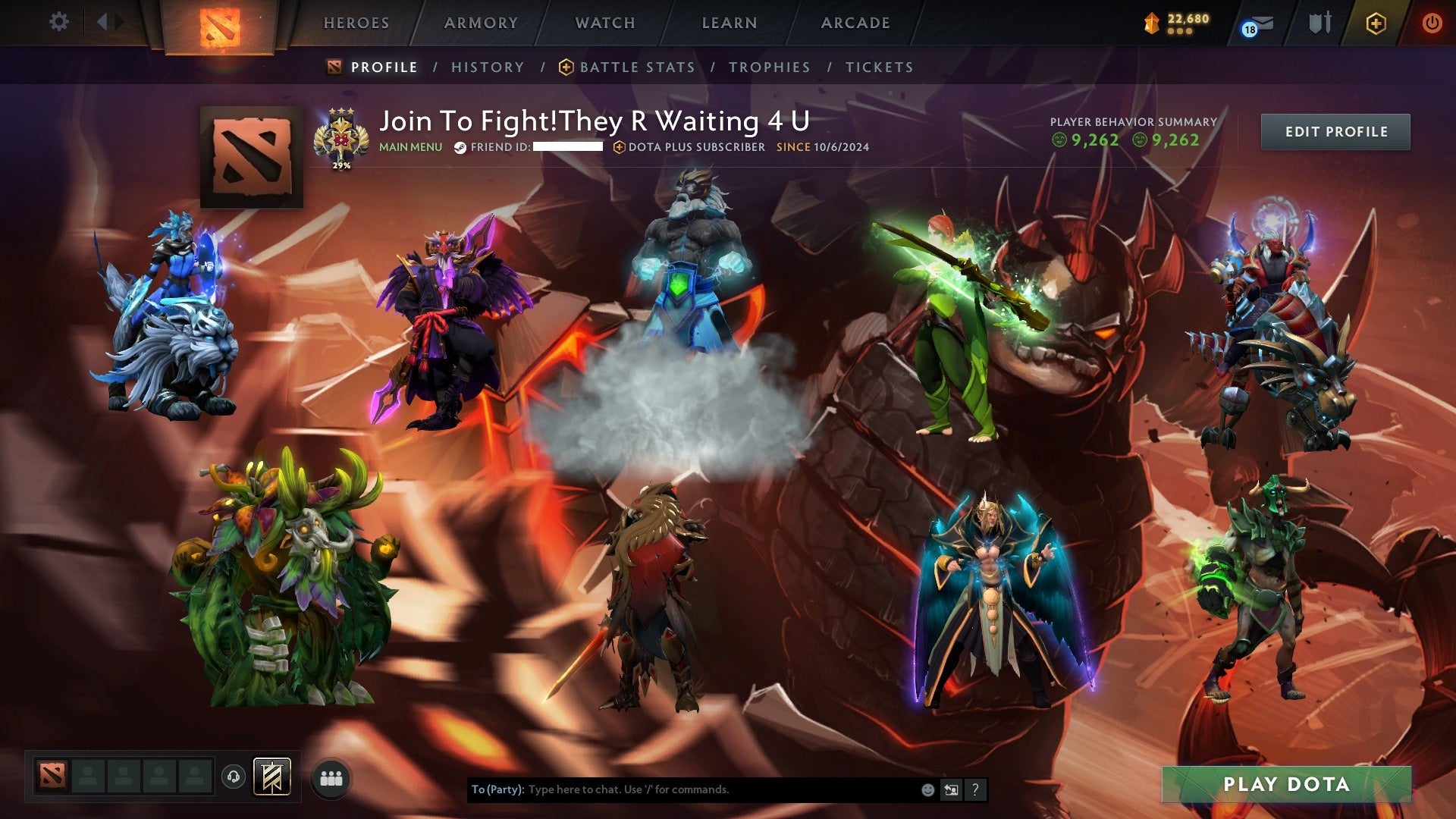The image size is (1456, 819).
Task: Click the Dota Plus gold hexagon icon
Action: tap(1376, 23)
